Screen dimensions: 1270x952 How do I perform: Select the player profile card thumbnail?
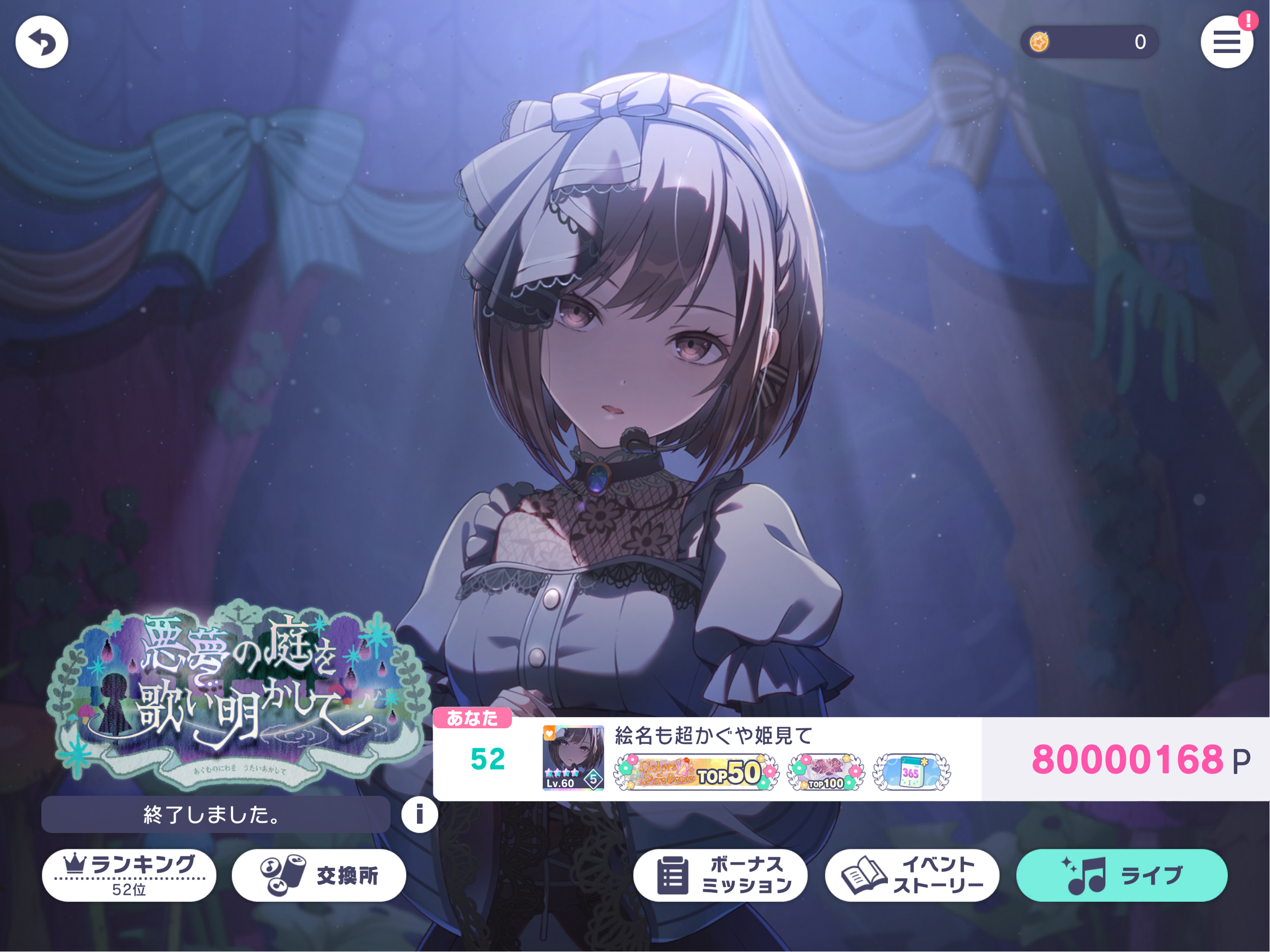coord(573,758)
